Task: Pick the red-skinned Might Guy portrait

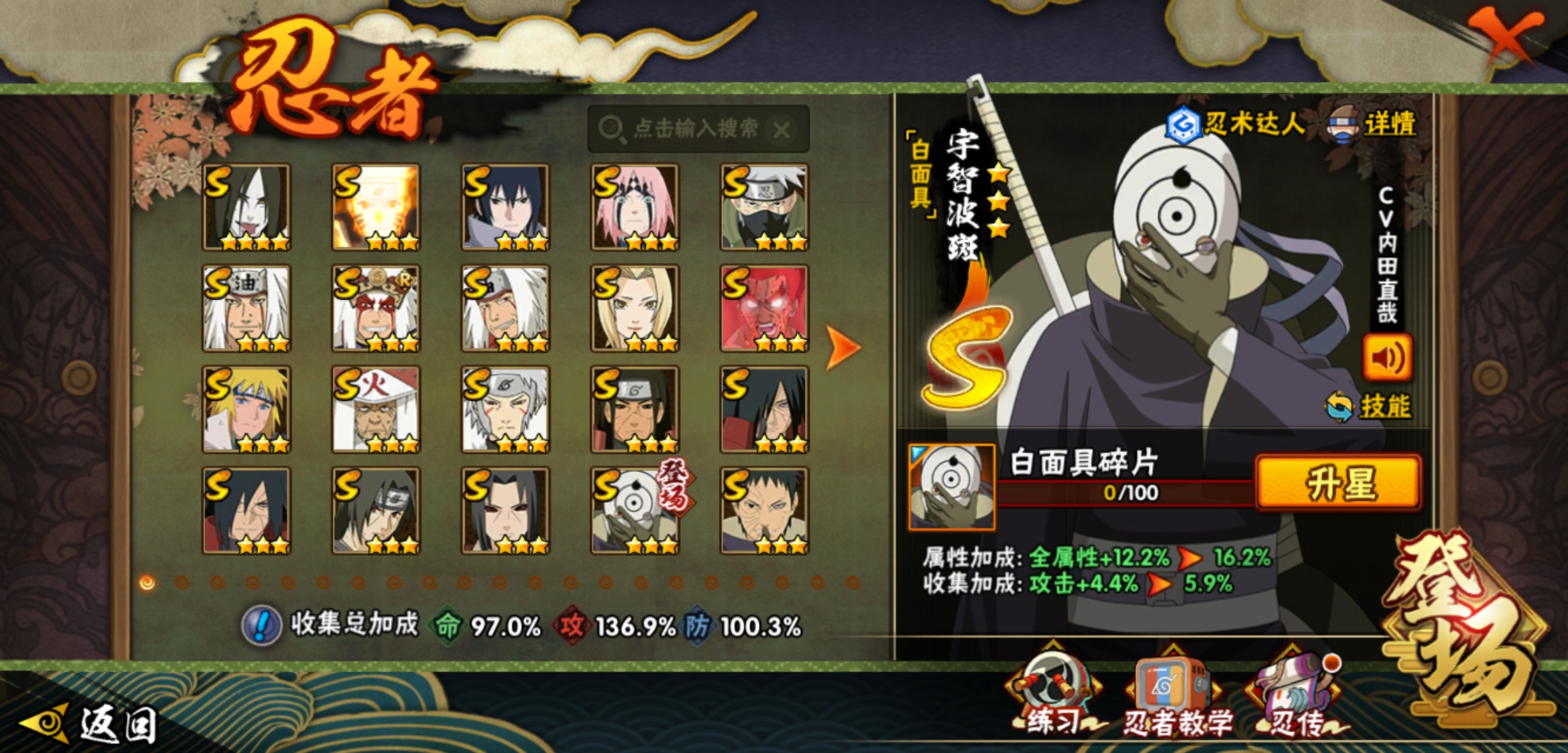Action: [x=764, y=308]
